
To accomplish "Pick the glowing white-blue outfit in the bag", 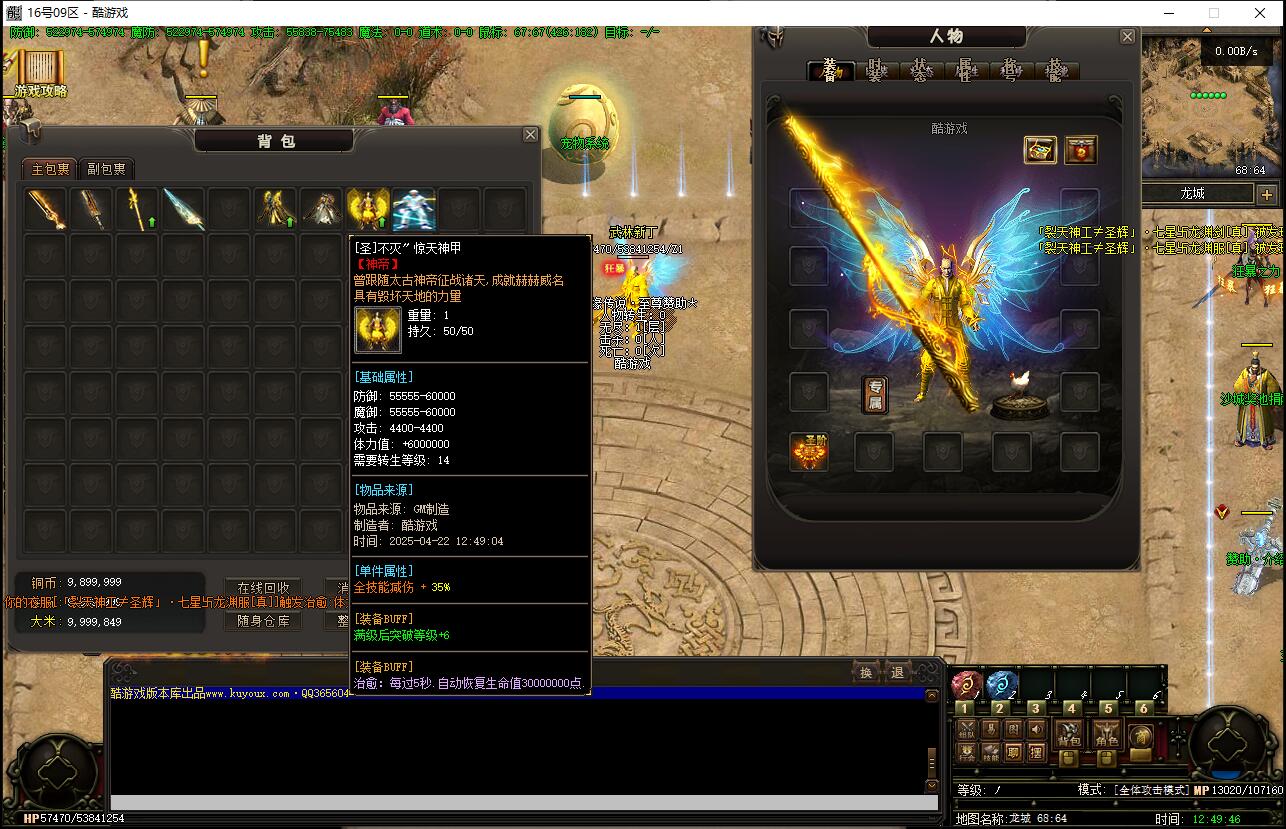I will click(414, 209).
